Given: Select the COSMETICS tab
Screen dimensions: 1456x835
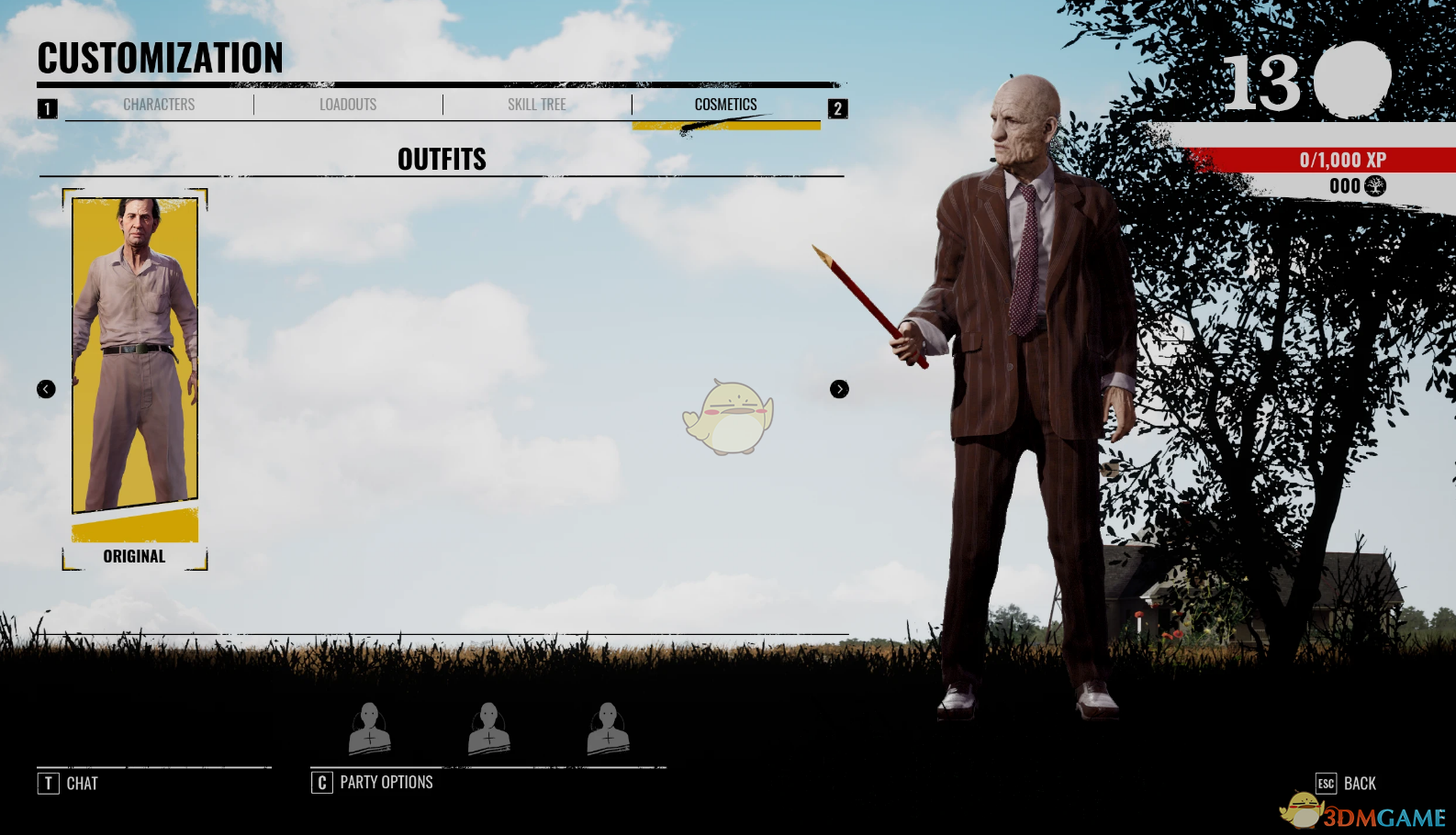Looking at the screenshot, I should pyautogui.click(x=726, y=104).
